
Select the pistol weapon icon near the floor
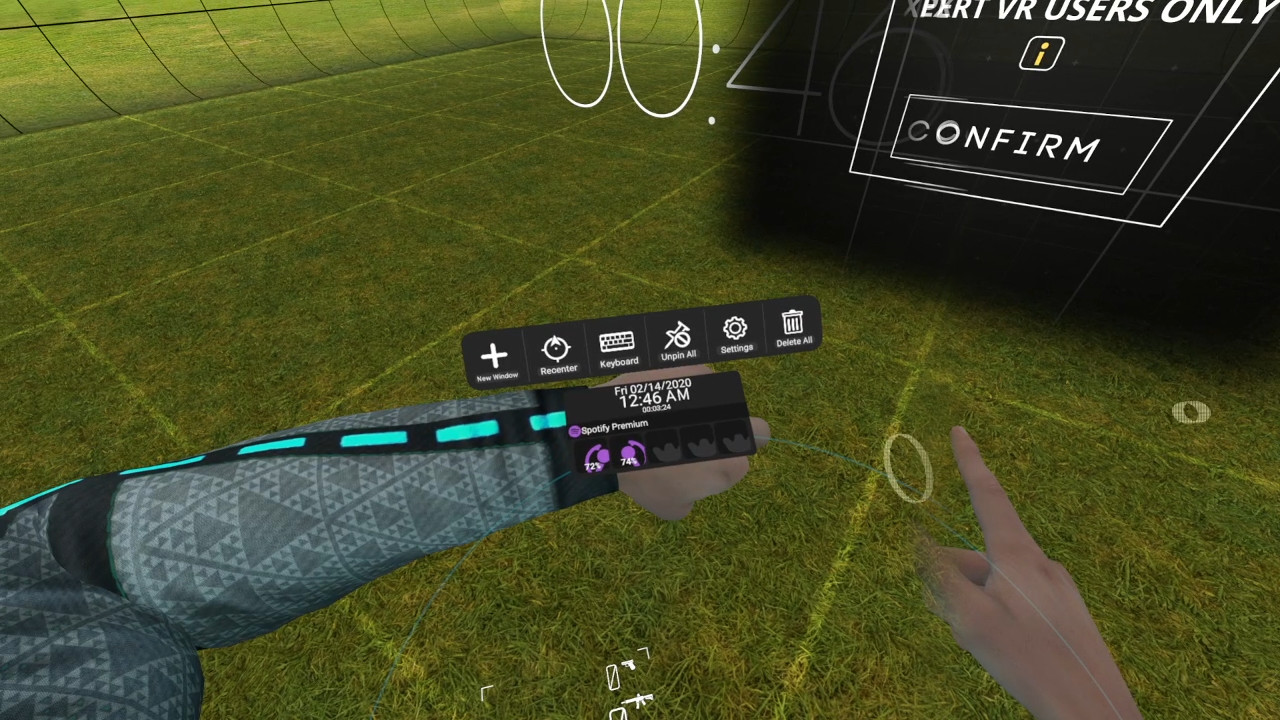click(x=629, y=665)
